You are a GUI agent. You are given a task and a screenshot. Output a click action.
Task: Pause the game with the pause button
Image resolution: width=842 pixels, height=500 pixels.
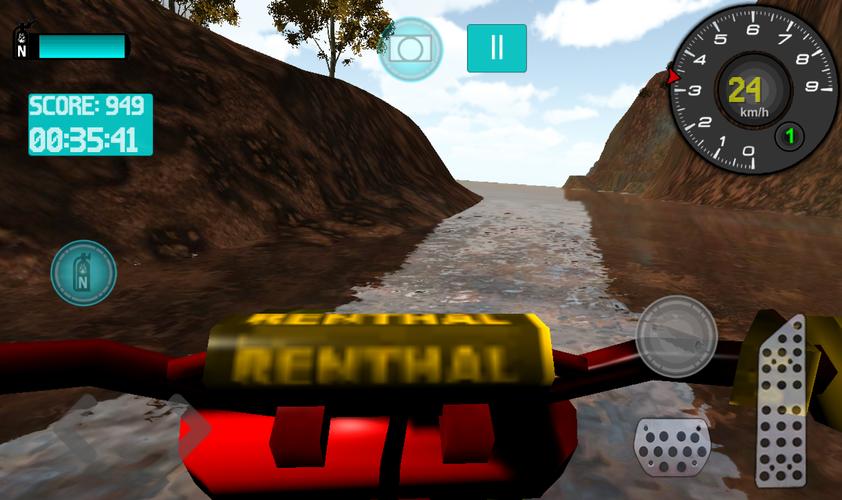click(496, 48)
